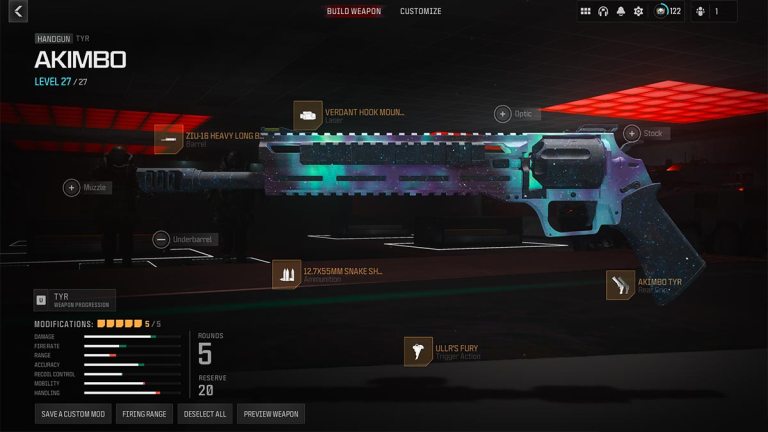Click Save a Custom Mod
Image resolution: width=768 pixels, height=432 pixels.
click(72, 413)
